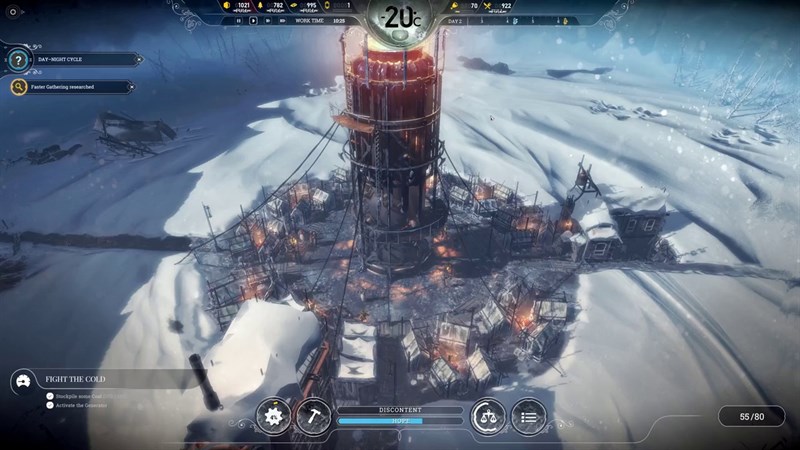Open the construction menu hammer button
This screenshot has width=800, height=450.
coord(312,415)
